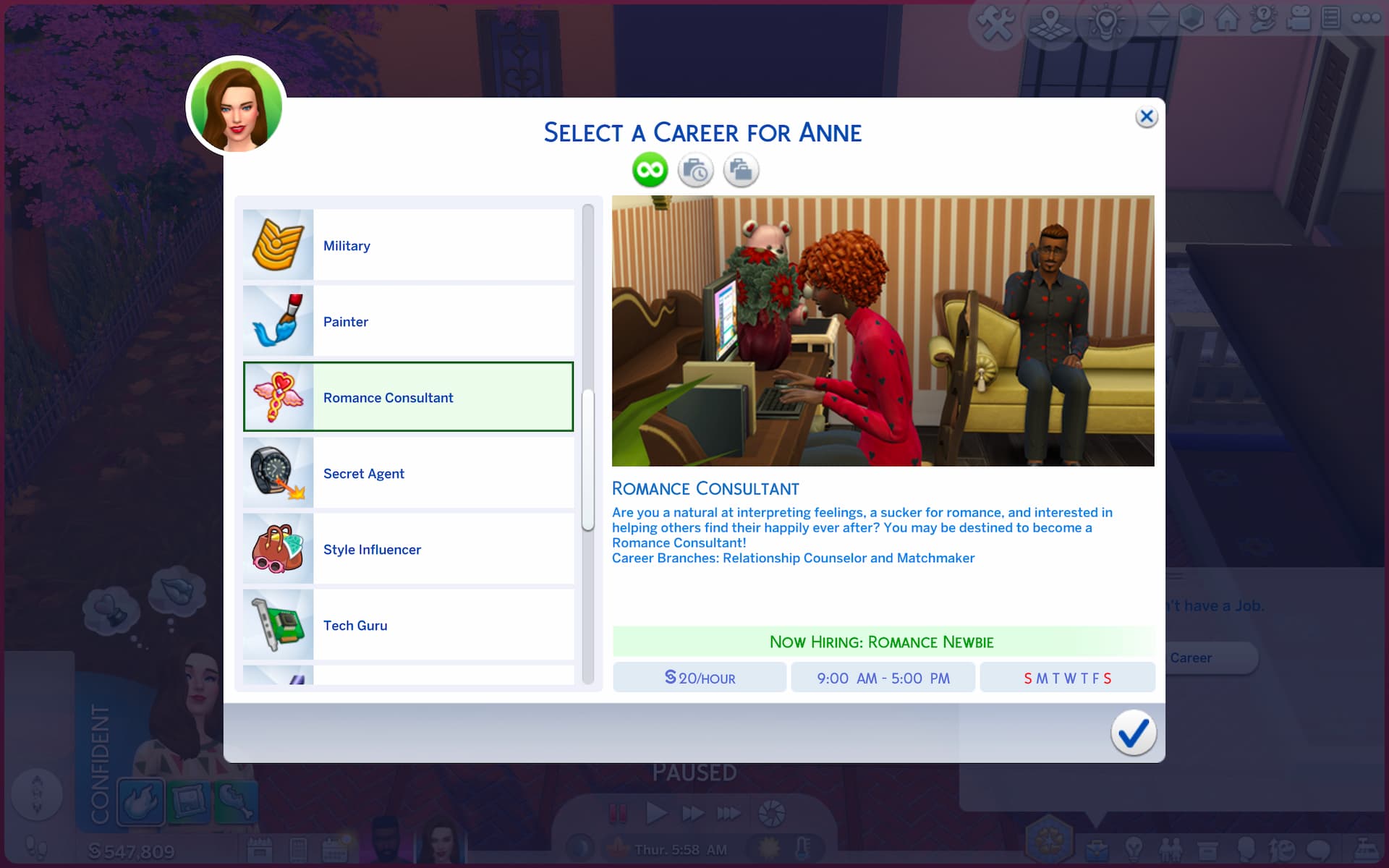Toggle the full-time careers green filter
The image size is (1389, 868).
(649, 170)
